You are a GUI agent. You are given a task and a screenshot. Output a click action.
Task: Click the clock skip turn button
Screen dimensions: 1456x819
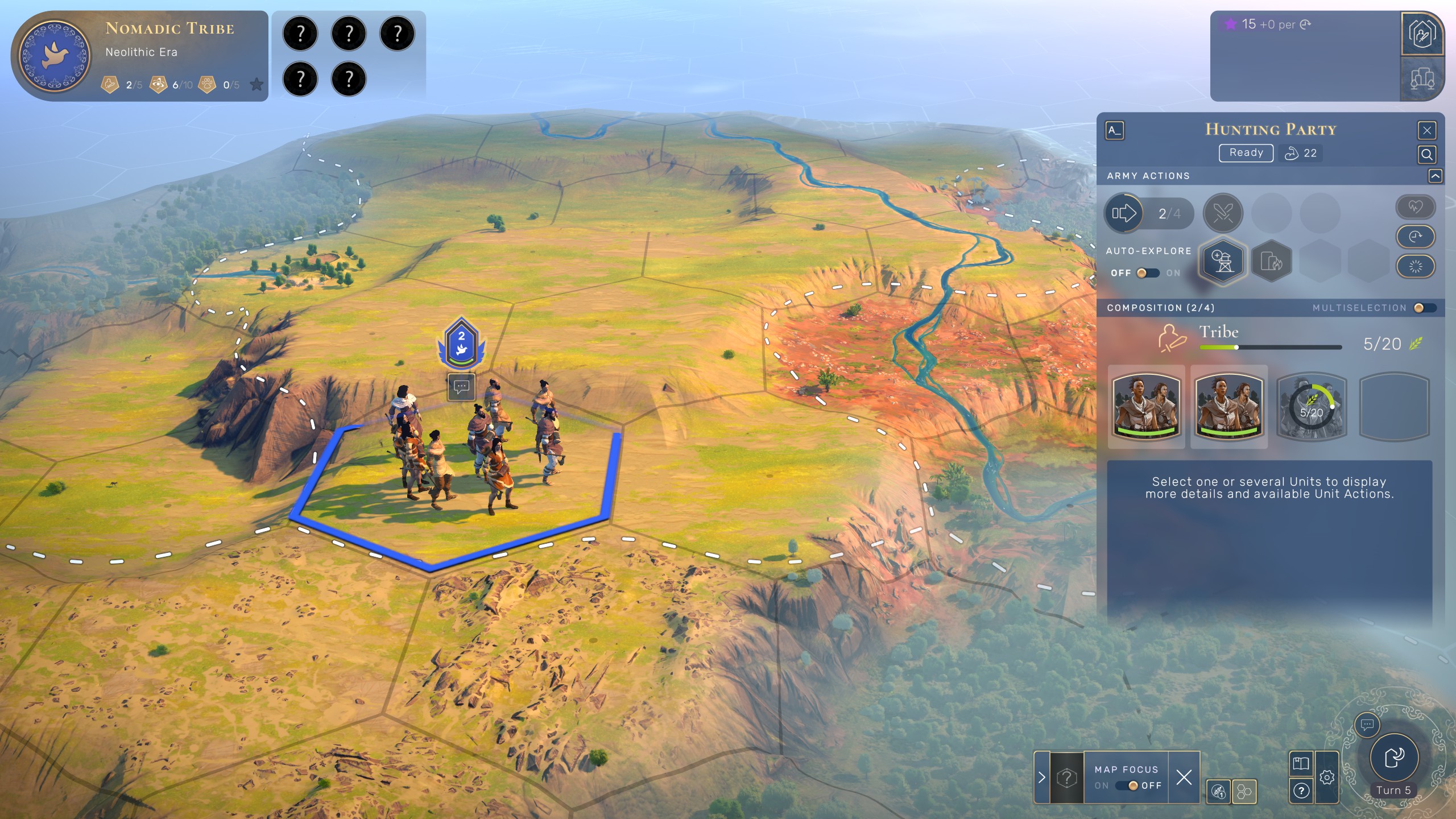1415,237
